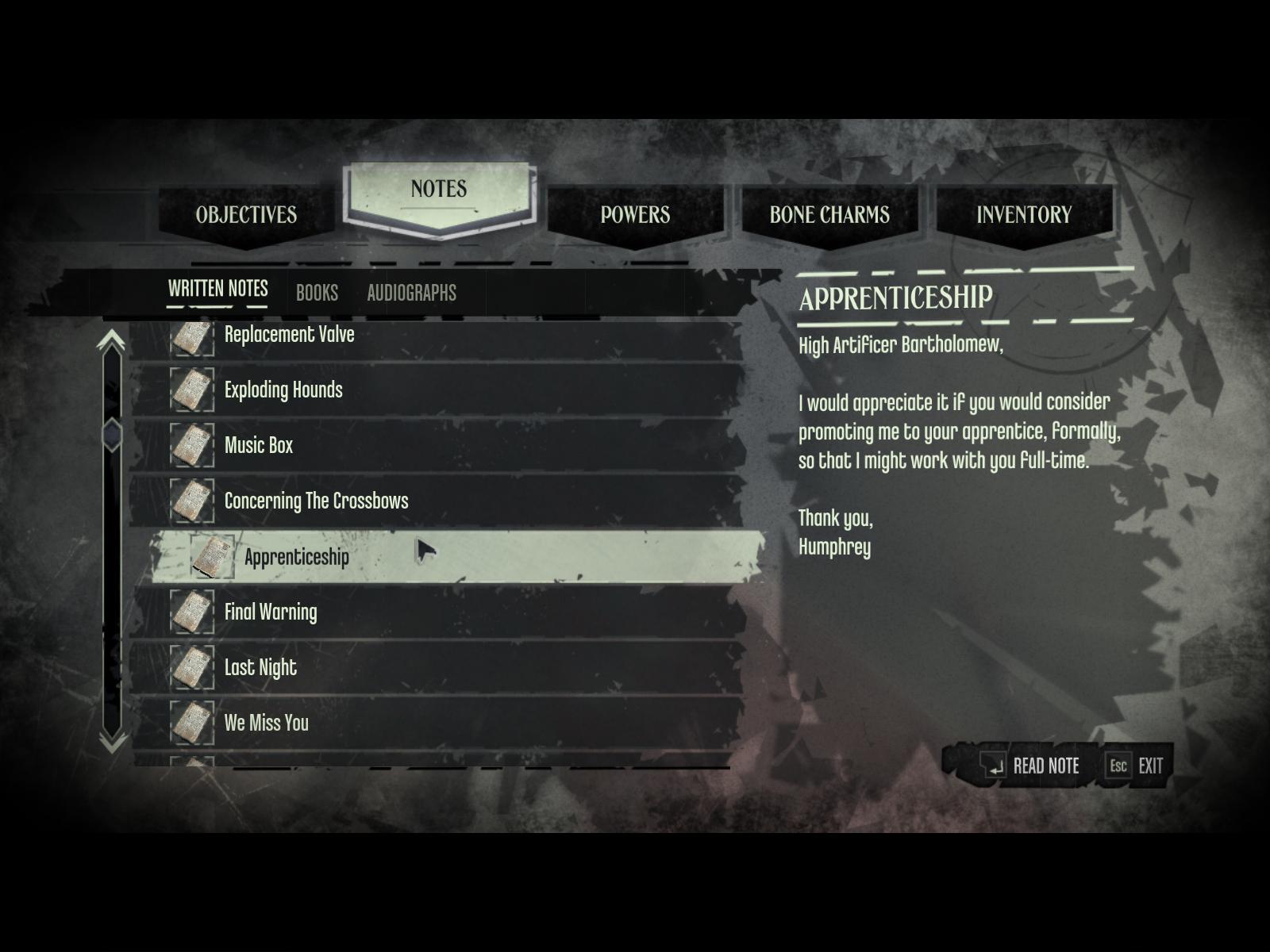The width and height of the screenshot is (1270, 952).
Task: Open the Powers tab
Action: pyautogui.click(x=635, y=215)
